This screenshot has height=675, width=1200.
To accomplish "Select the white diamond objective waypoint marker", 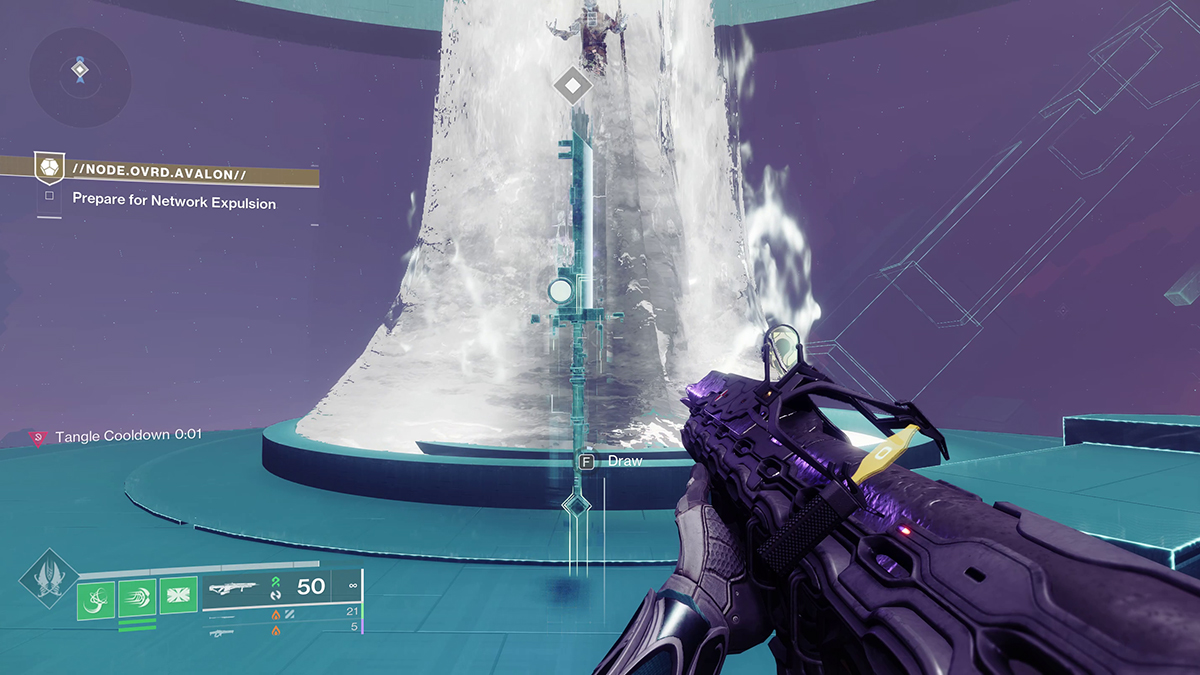I will (x=572, y=85).
